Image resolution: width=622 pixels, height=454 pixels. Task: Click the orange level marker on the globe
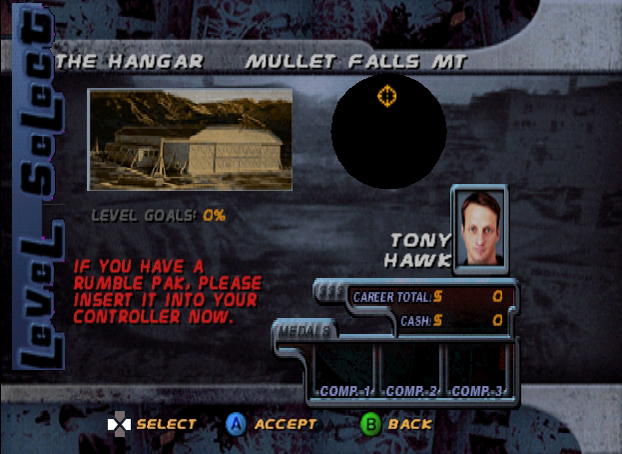(x=387, y=96)
